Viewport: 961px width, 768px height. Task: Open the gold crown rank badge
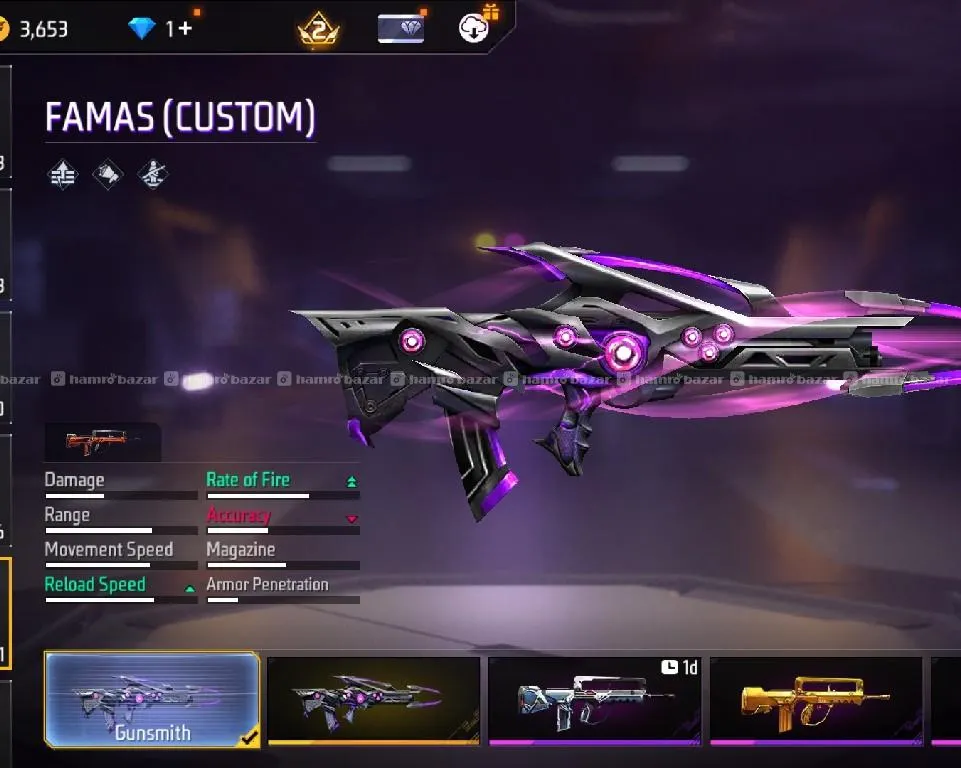(318, 29)
